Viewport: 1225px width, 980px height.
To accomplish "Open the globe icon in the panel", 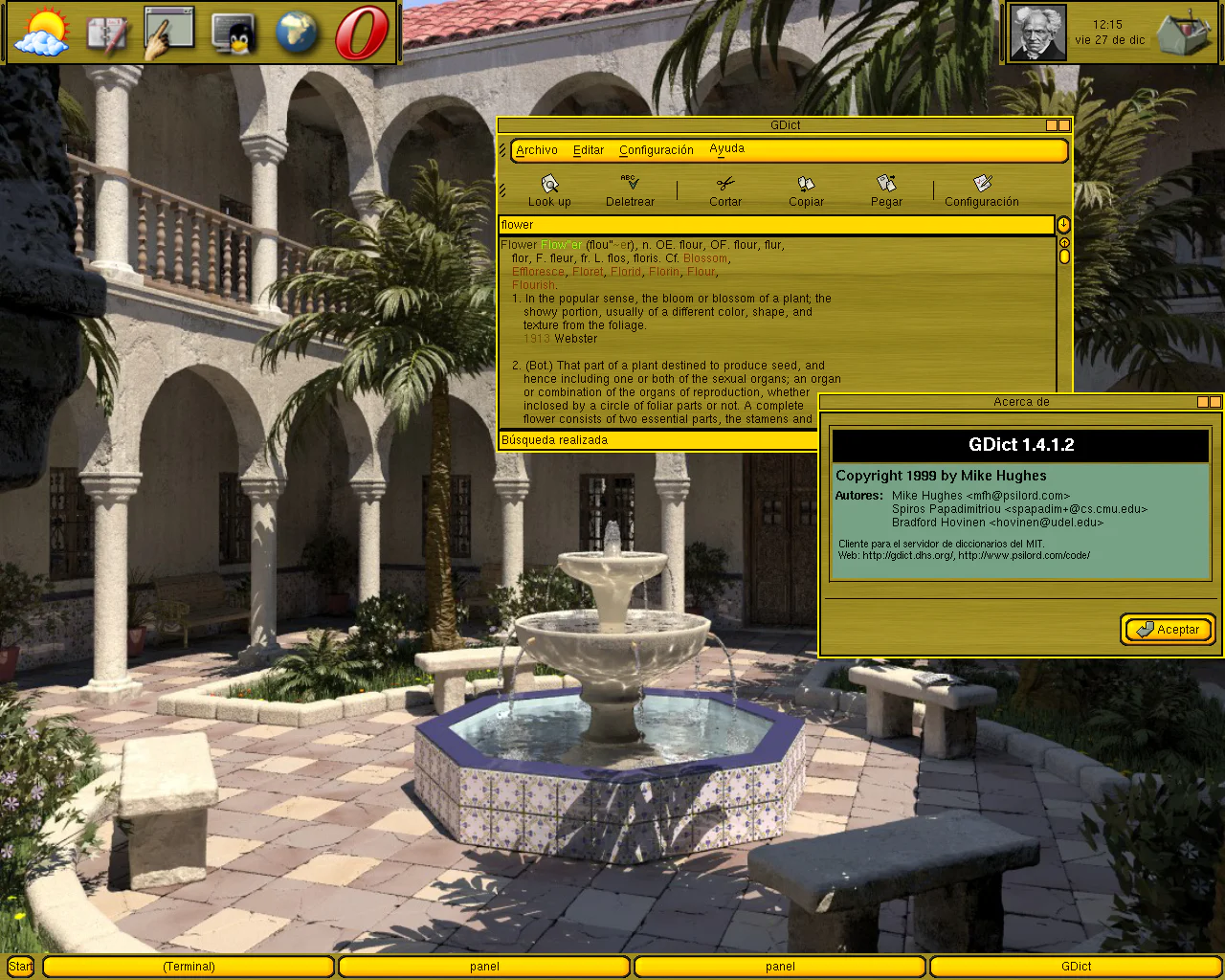I will pyautogui.click(x=297, y=33).
